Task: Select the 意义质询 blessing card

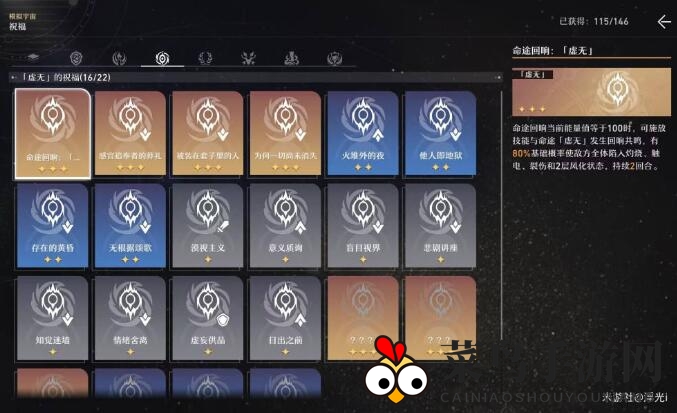Action: [285, 226]
